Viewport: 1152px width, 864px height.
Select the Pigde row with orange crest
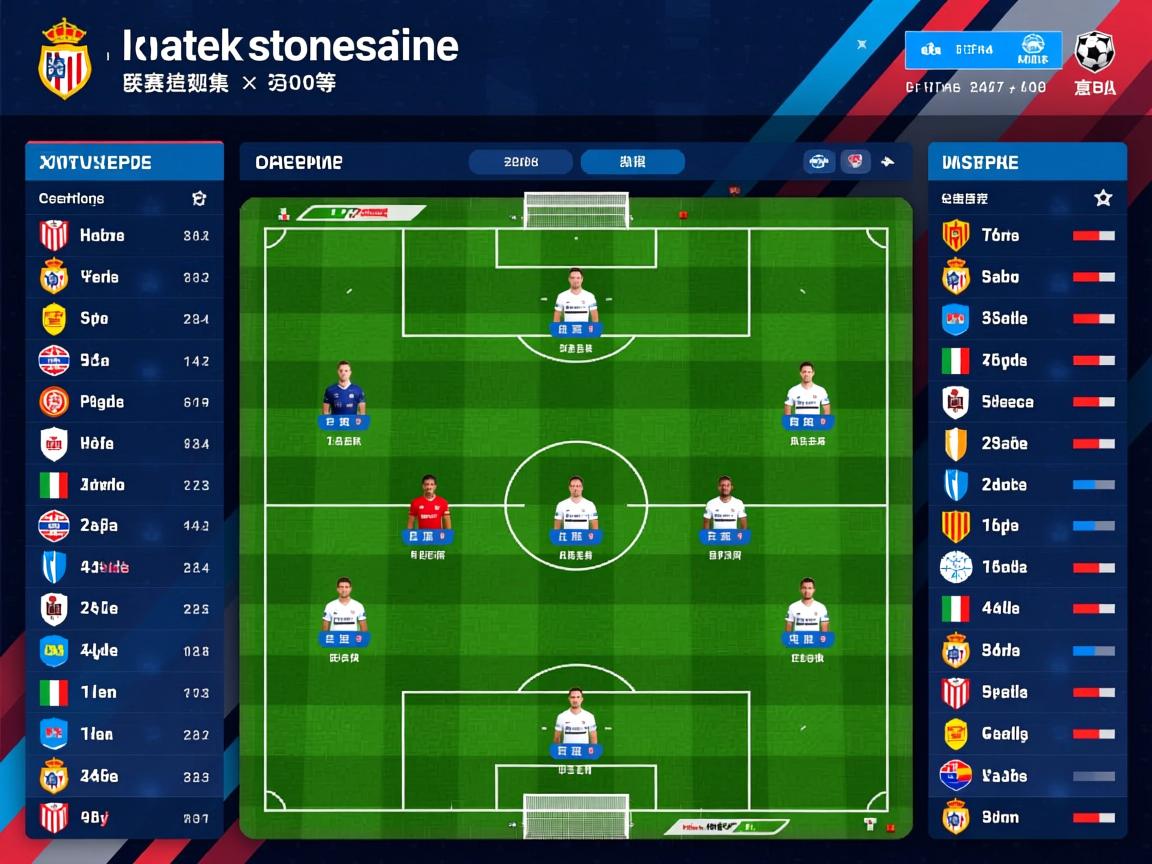pos(124,402)
